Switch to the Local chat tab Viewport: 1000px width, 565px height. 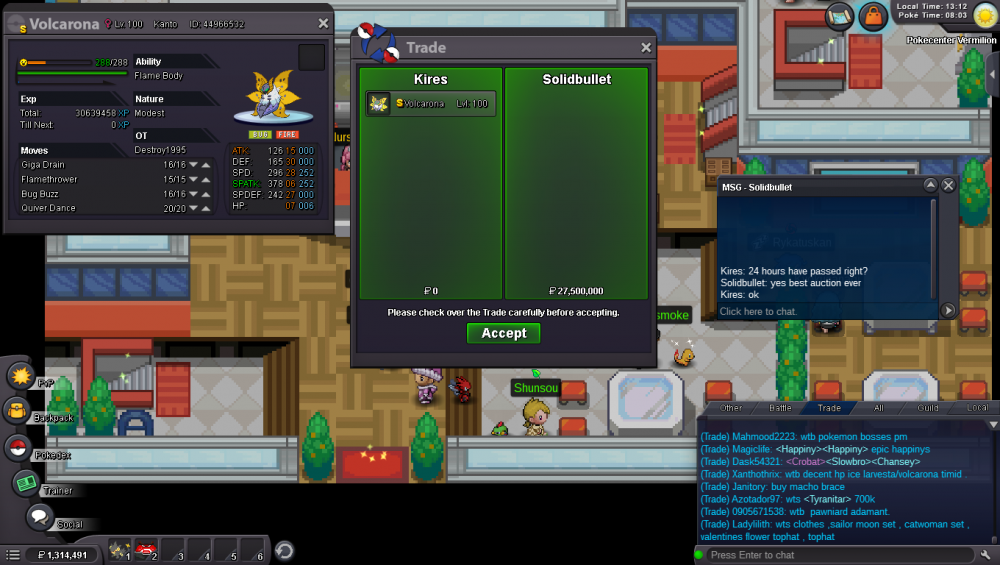coord(977,408)
